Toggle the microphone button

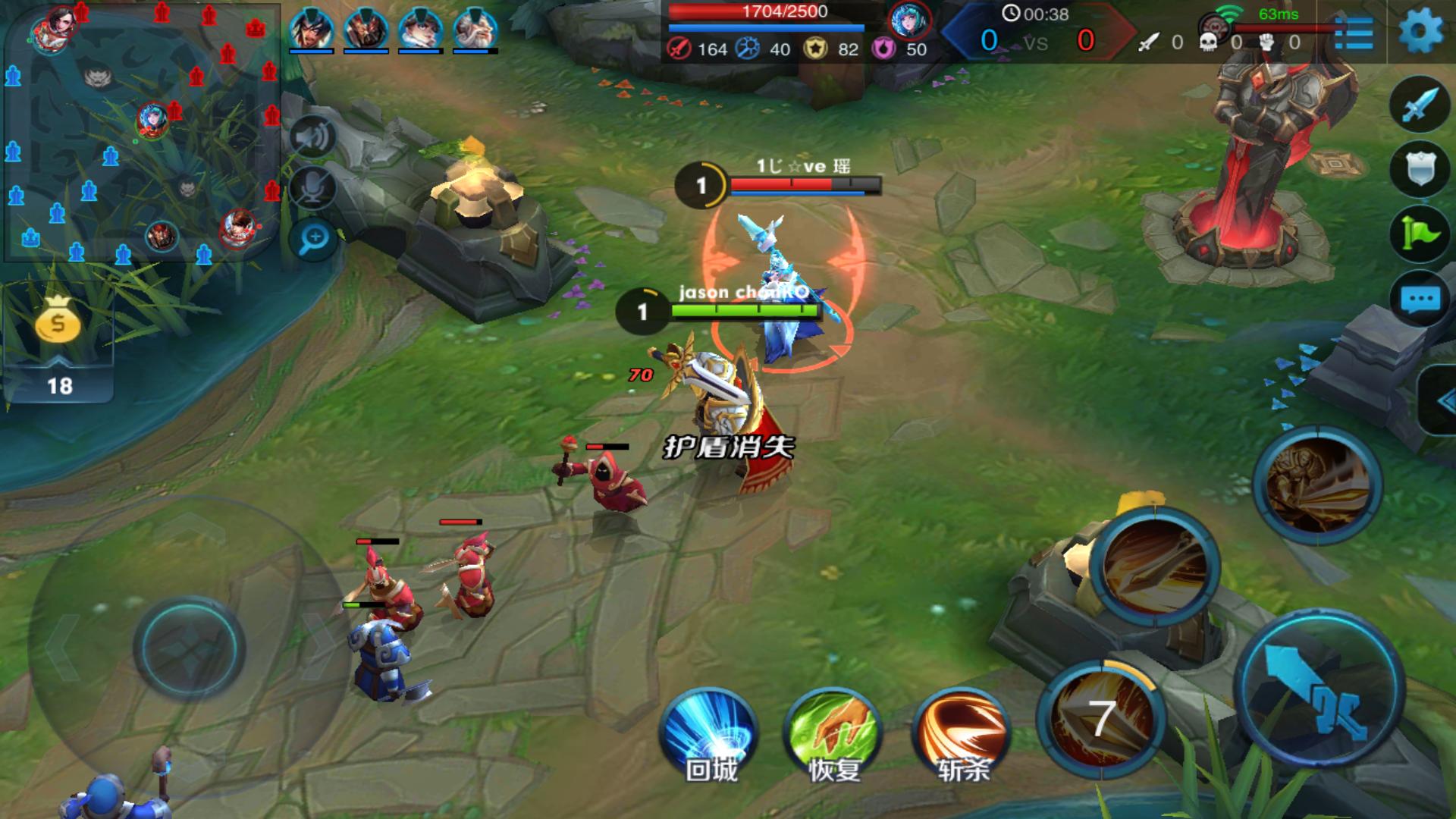(313, 187)
